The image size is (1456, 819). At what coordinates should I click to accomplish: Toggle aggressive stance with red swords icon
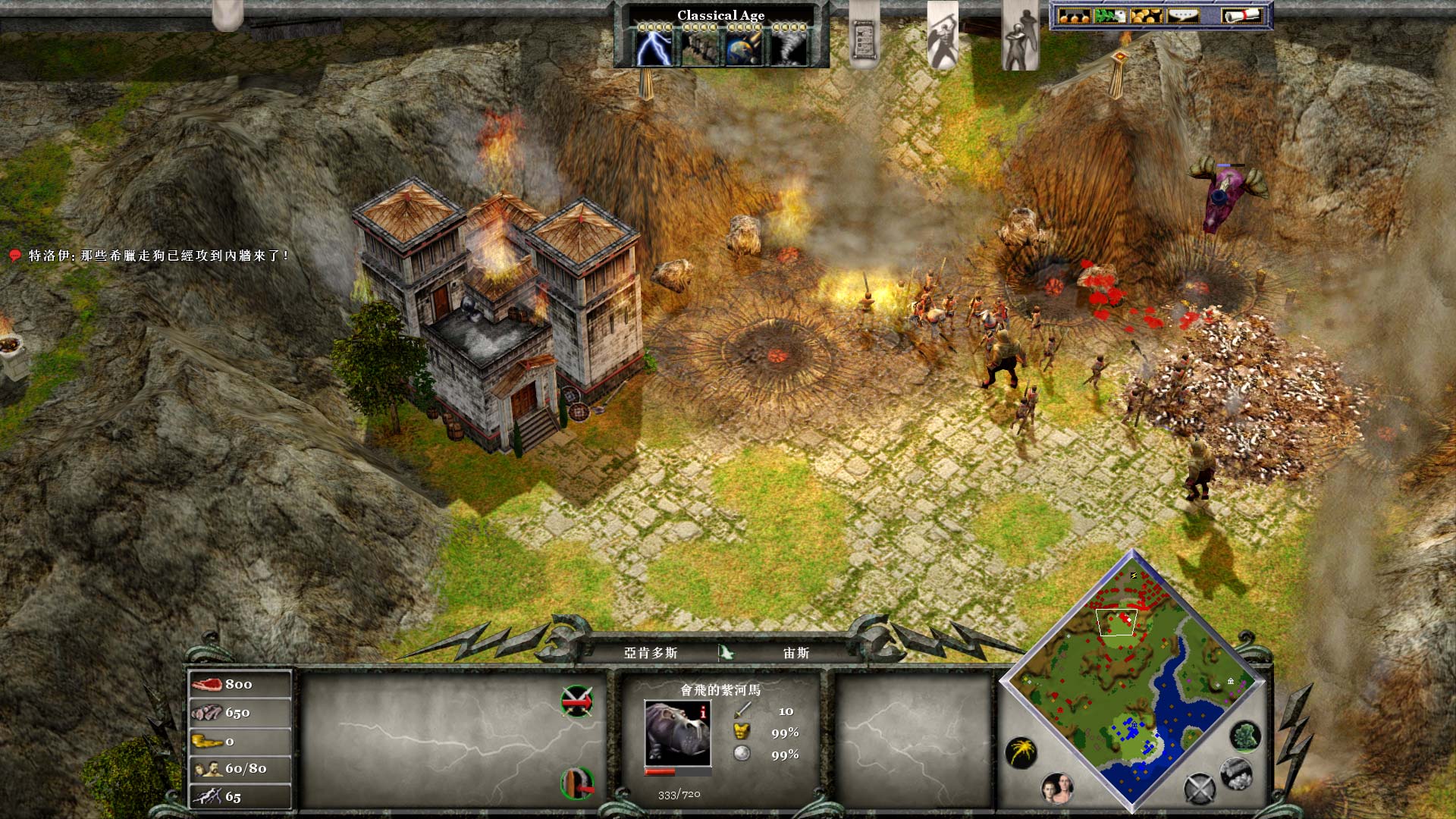click(577, 703)
